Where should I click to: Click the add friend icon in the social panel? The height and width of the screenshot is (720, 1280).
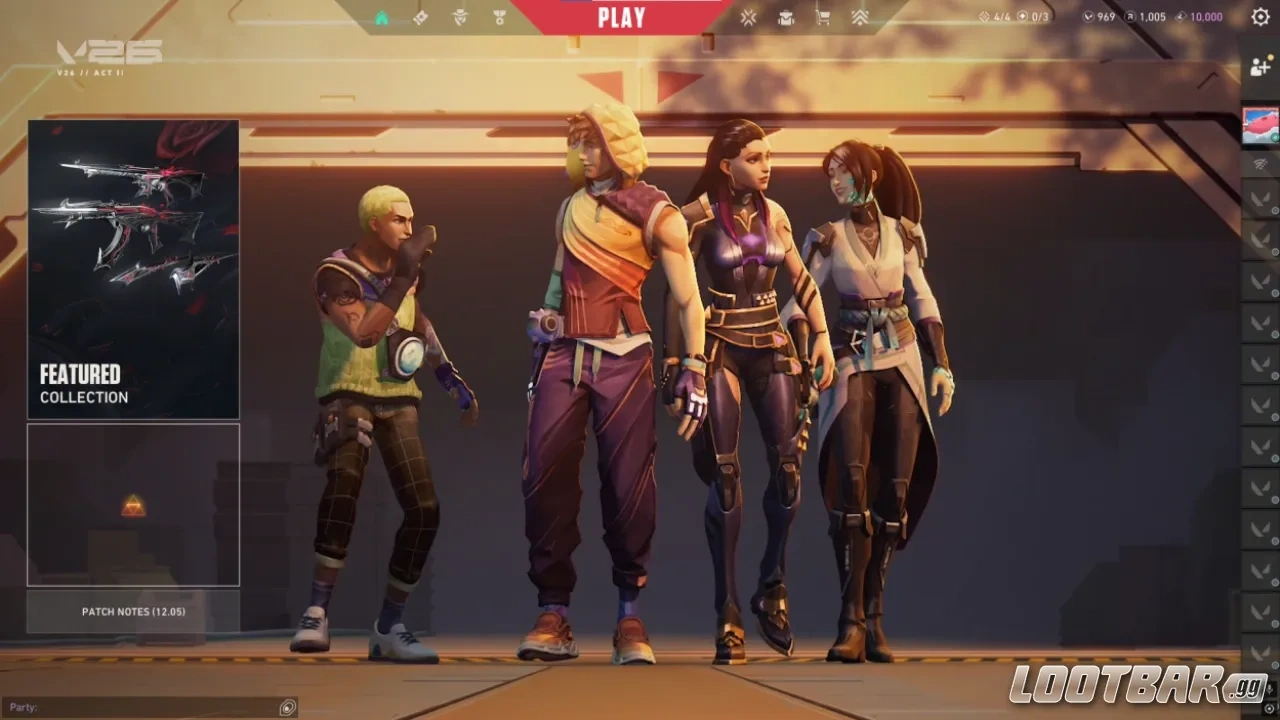1258,66
